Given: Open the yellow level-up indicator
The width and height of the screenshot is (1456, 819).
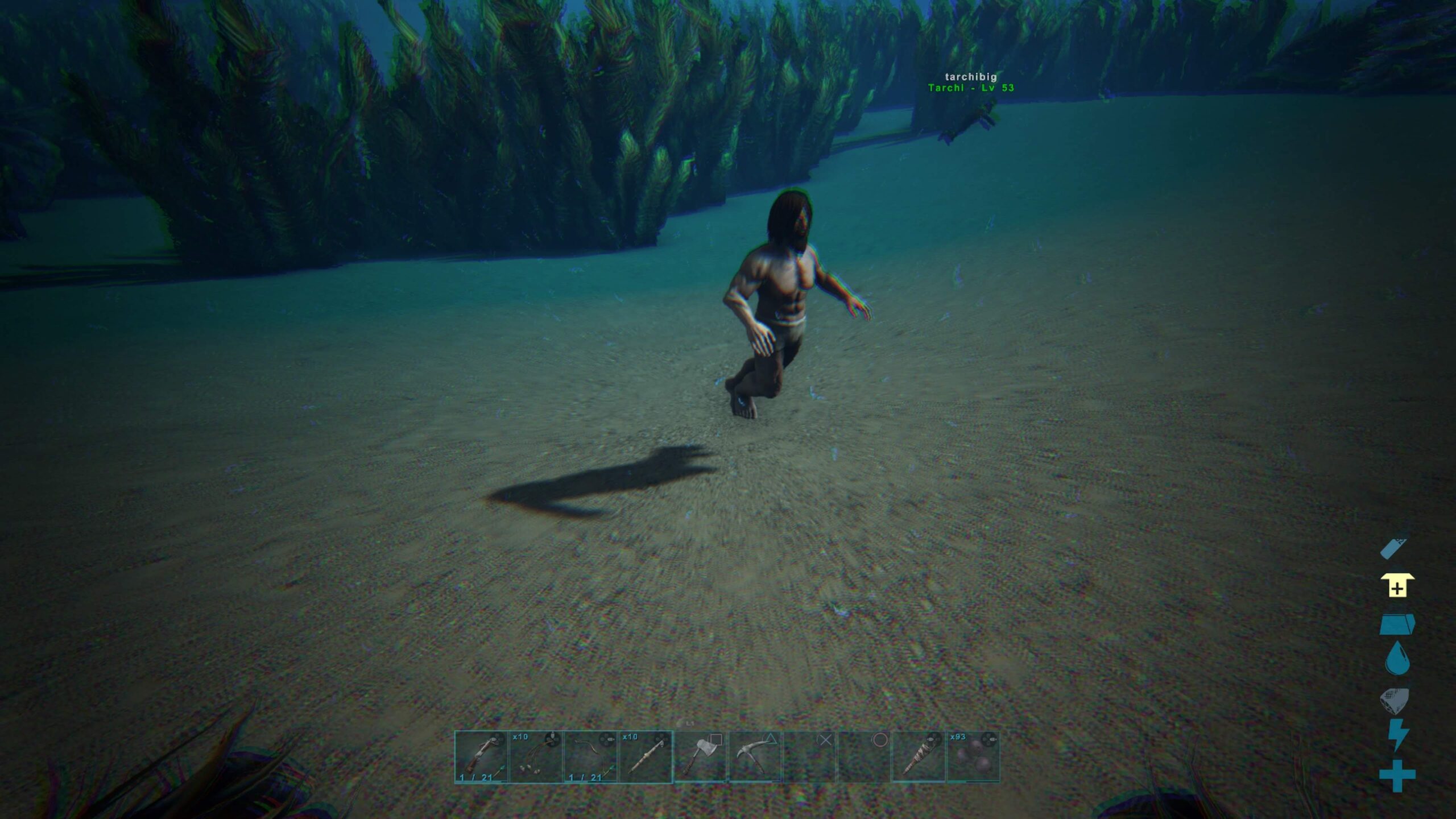Looking at the screenshot, I should click(x=1397, y=587).
